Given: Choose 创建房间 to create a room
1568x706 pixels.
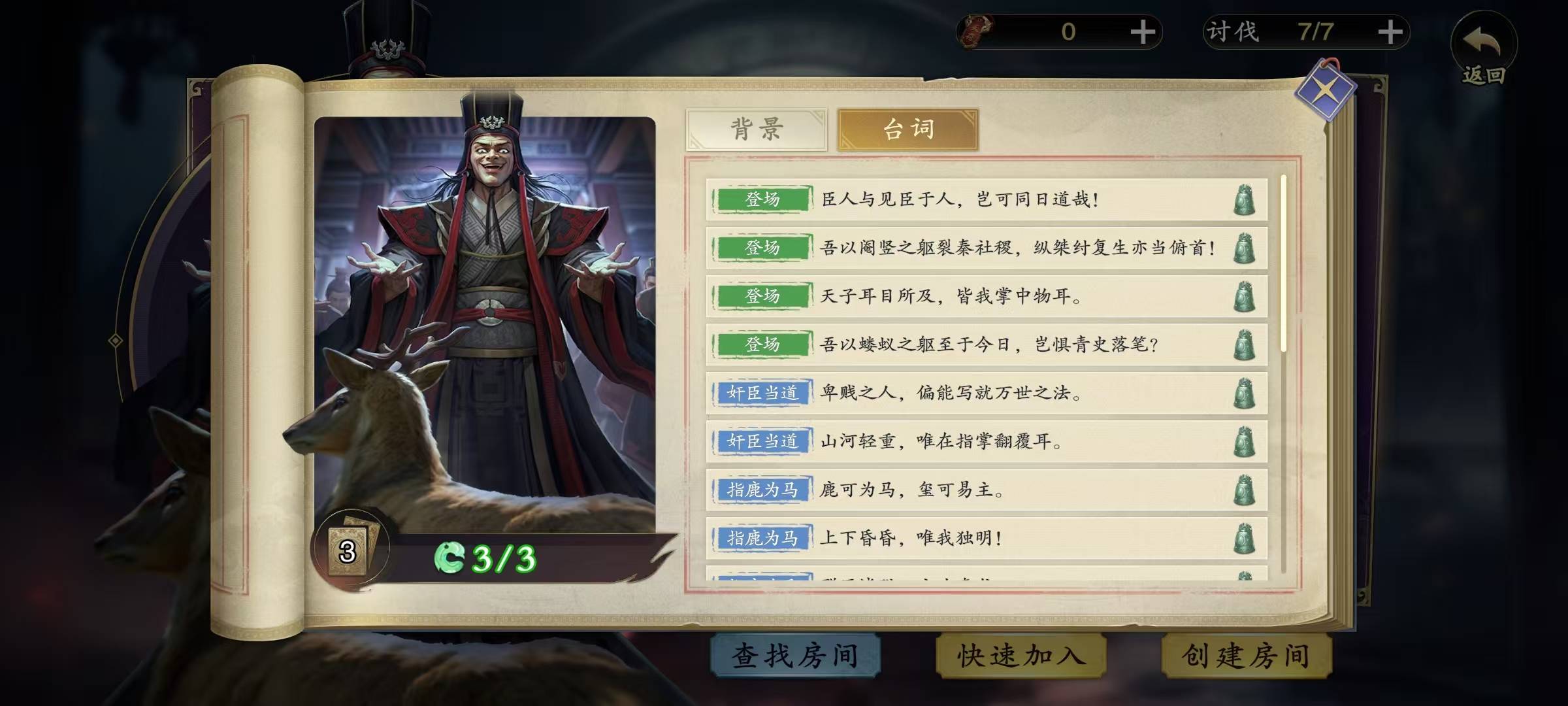Looking at the screenshot, I should 1246,656.
